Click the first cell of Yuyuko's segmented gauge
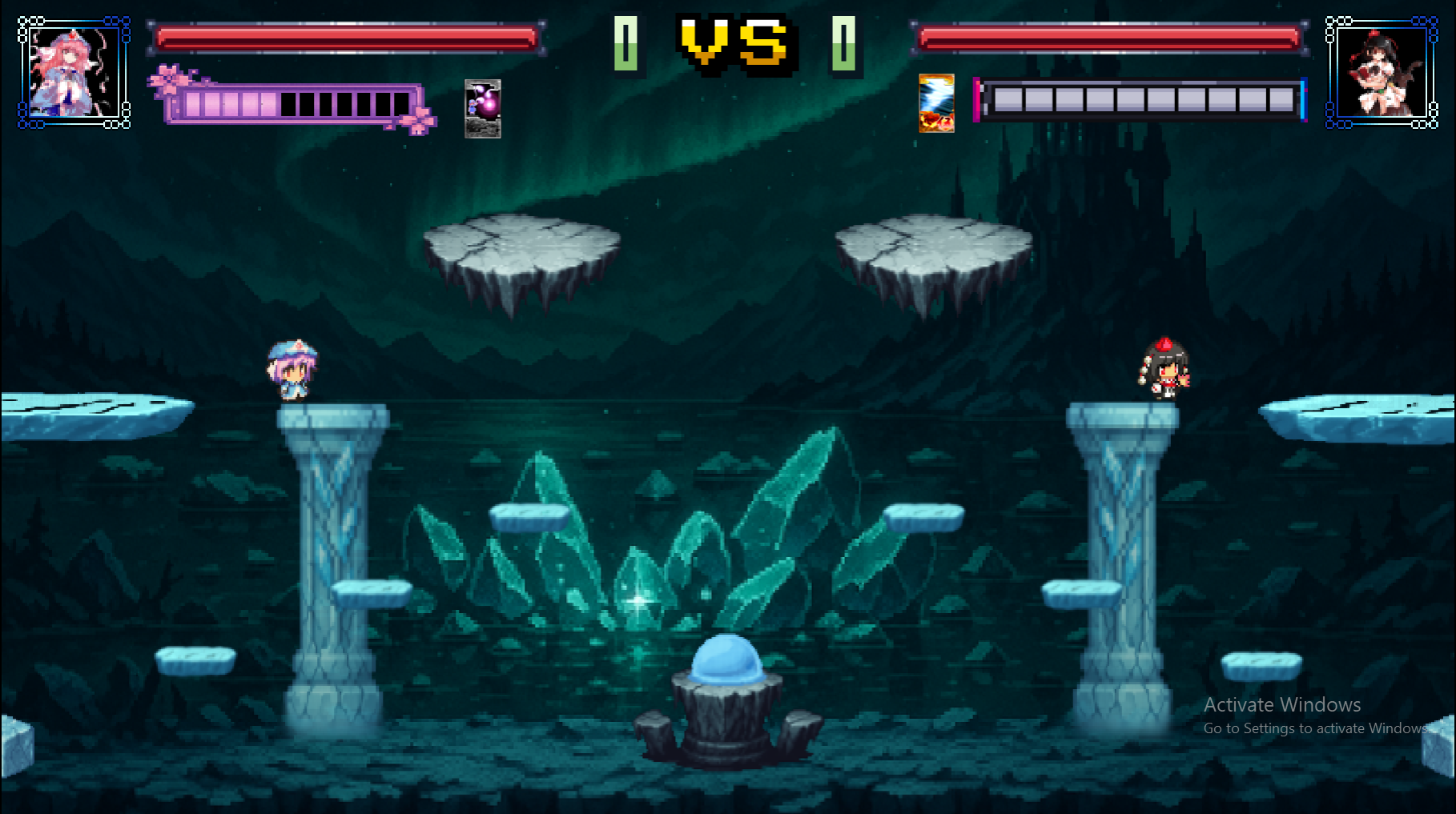The height and width of the screenshot is (814, 1456). click(x=192, y=102)
